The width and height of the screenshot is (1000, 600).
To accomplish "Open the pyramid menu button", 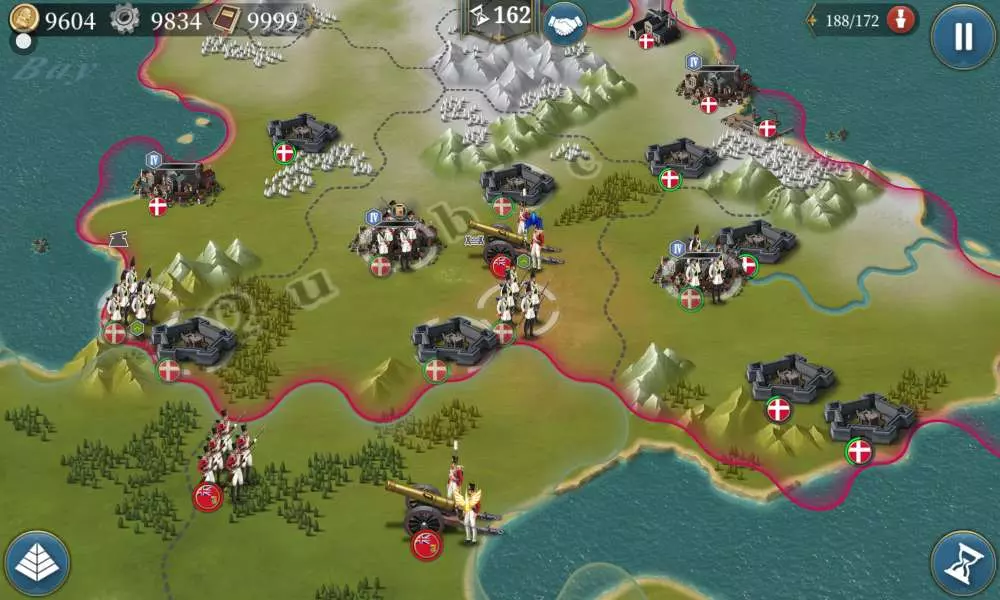I will click(x=37, y=563).
